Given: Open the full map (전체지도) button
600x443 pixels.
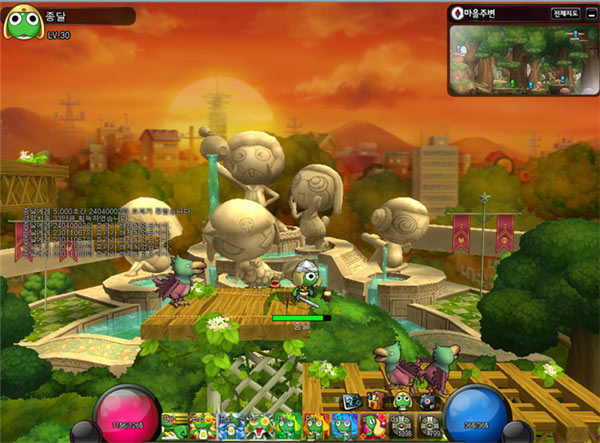Looking at the screenshot, I should (x=563, y=14).
